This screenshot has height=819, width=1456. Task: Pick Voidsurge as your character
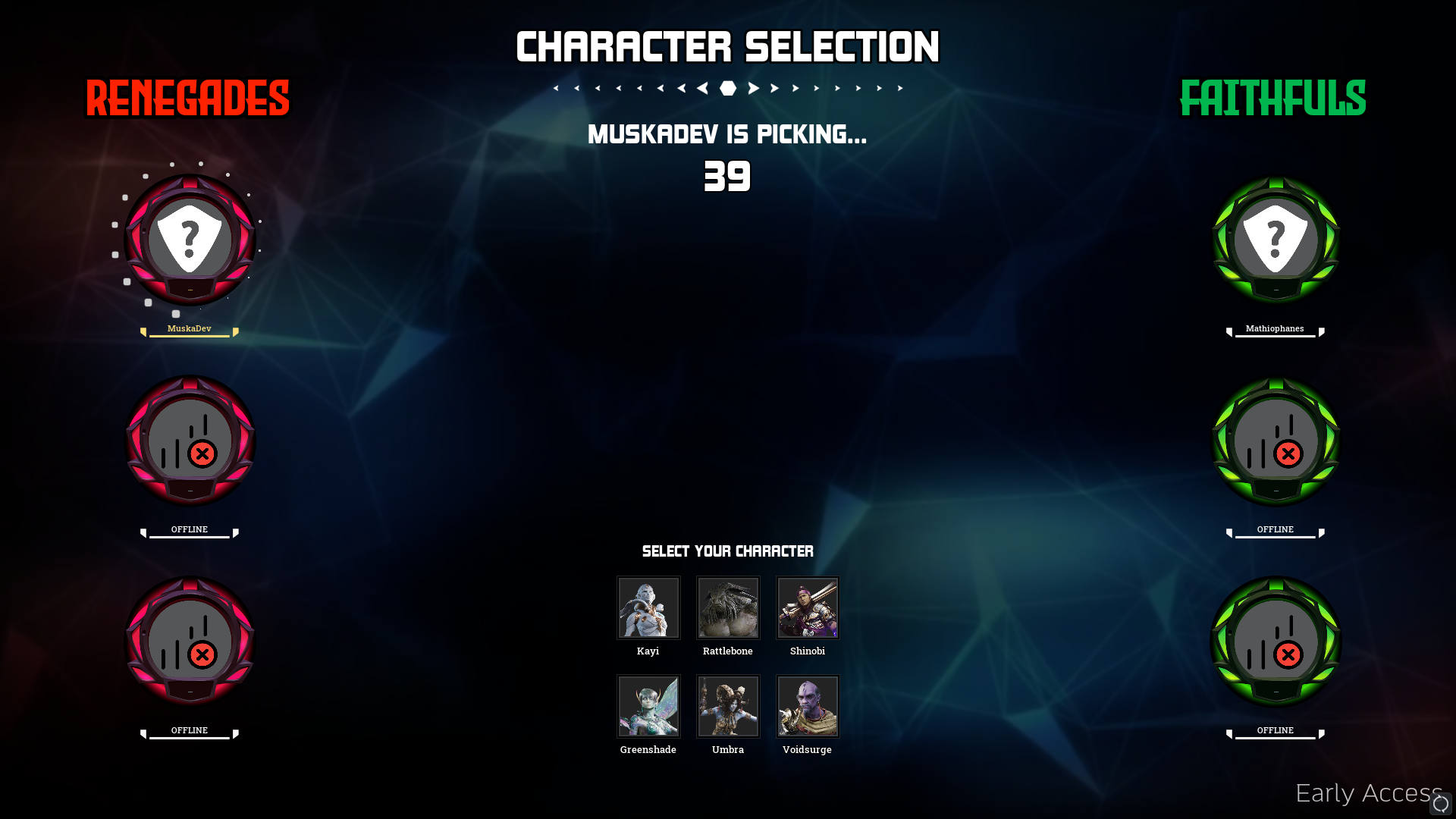808,706
